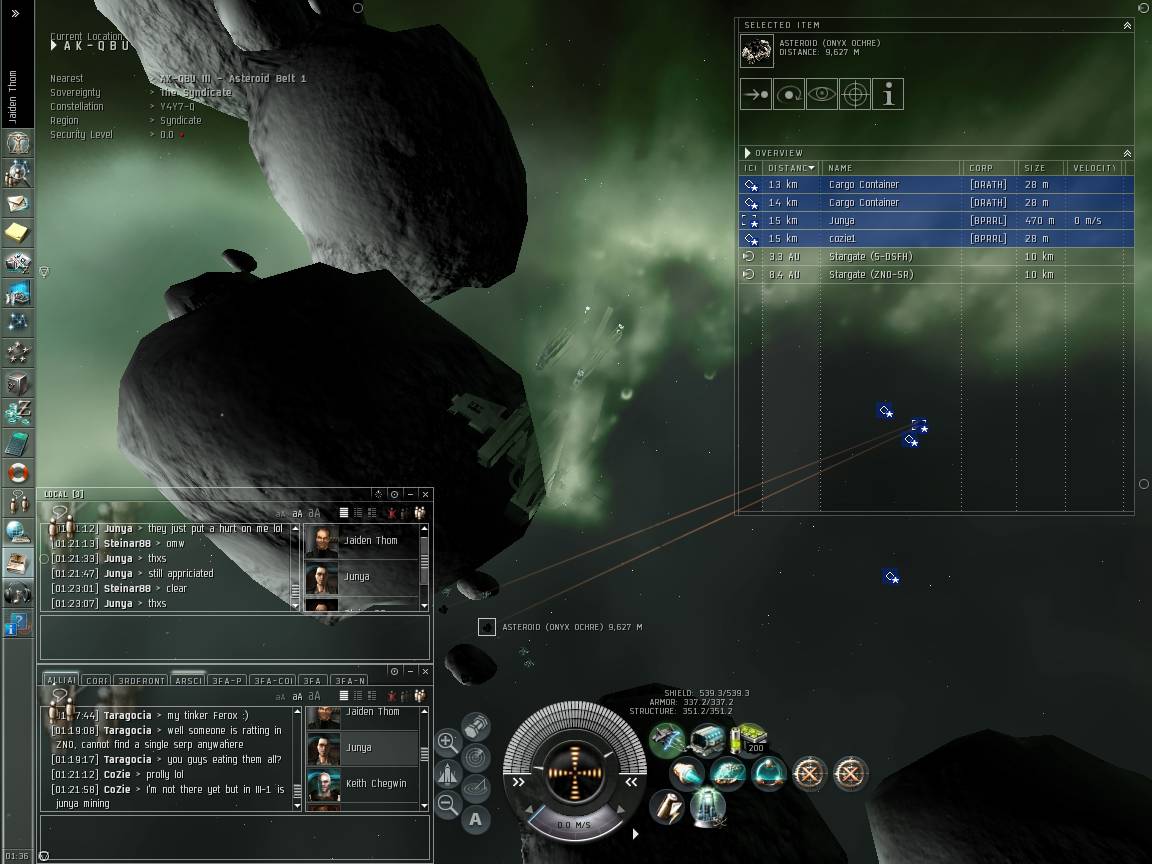Click the Local chat text input box

235,637
